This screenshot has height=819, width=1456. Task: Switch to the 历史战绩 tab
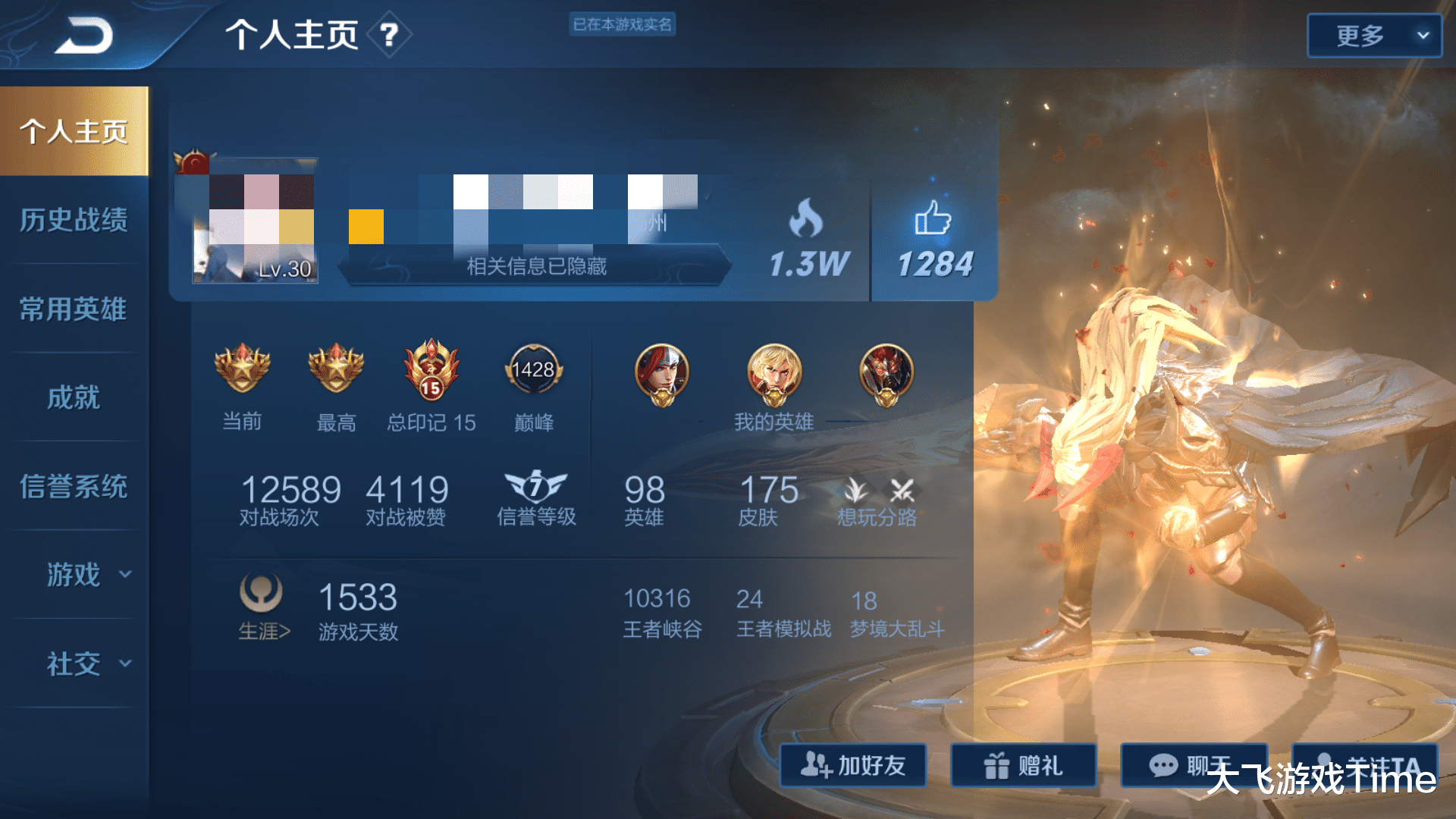tap(74, 220)
